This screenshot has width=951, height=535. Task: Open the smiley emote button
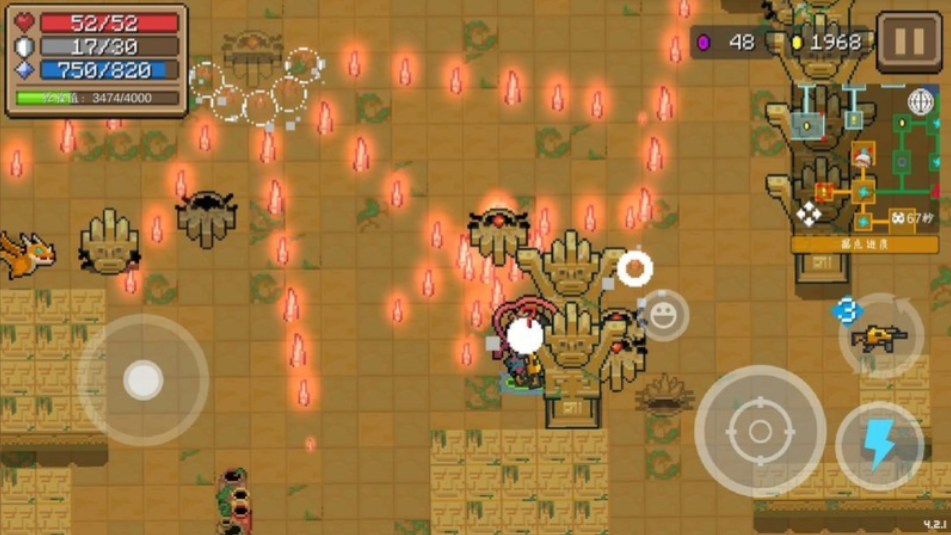(662, 315)
